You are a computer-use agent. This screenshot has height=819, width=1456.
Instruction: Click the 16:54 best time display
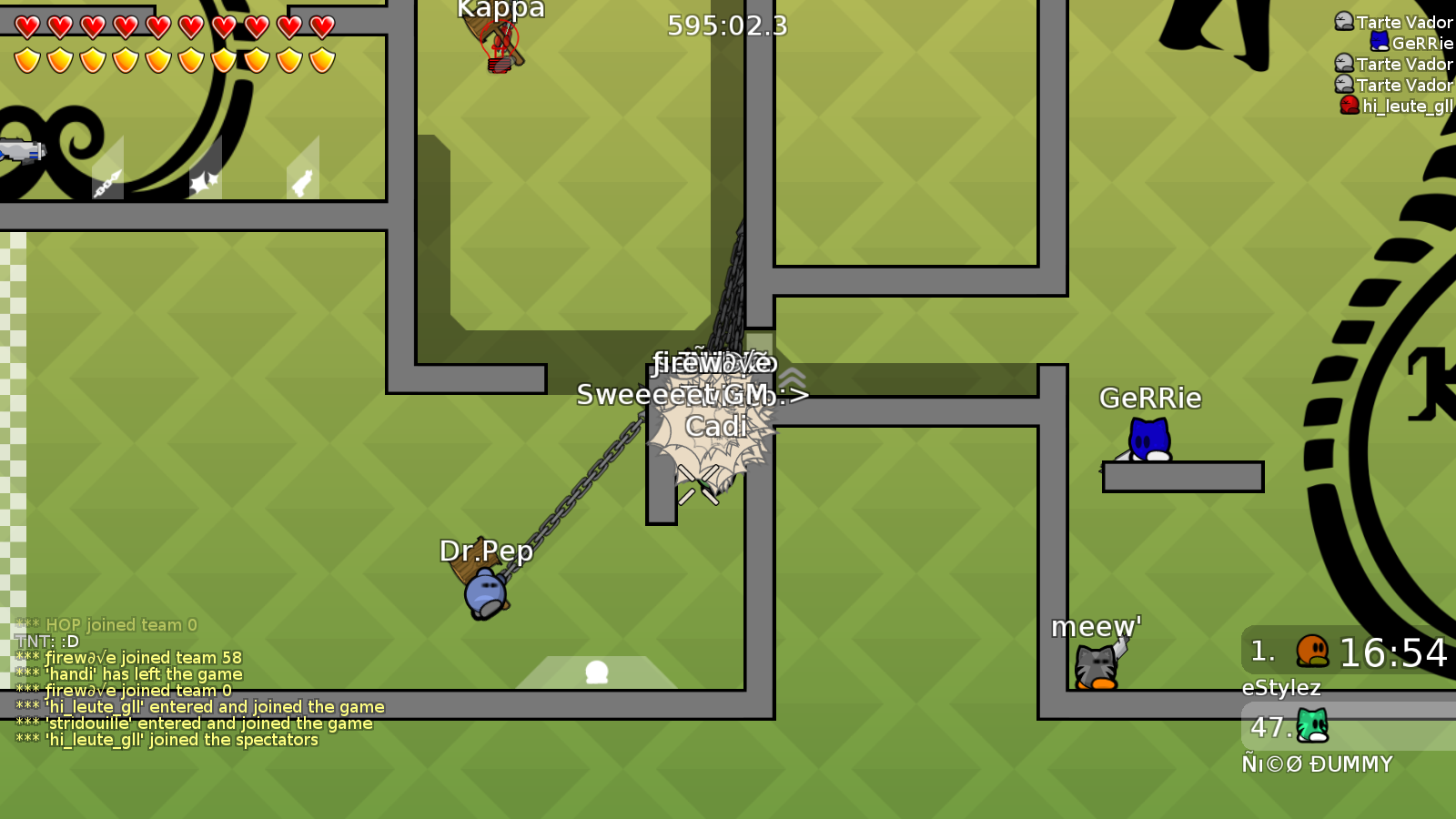click(1393, 652)
